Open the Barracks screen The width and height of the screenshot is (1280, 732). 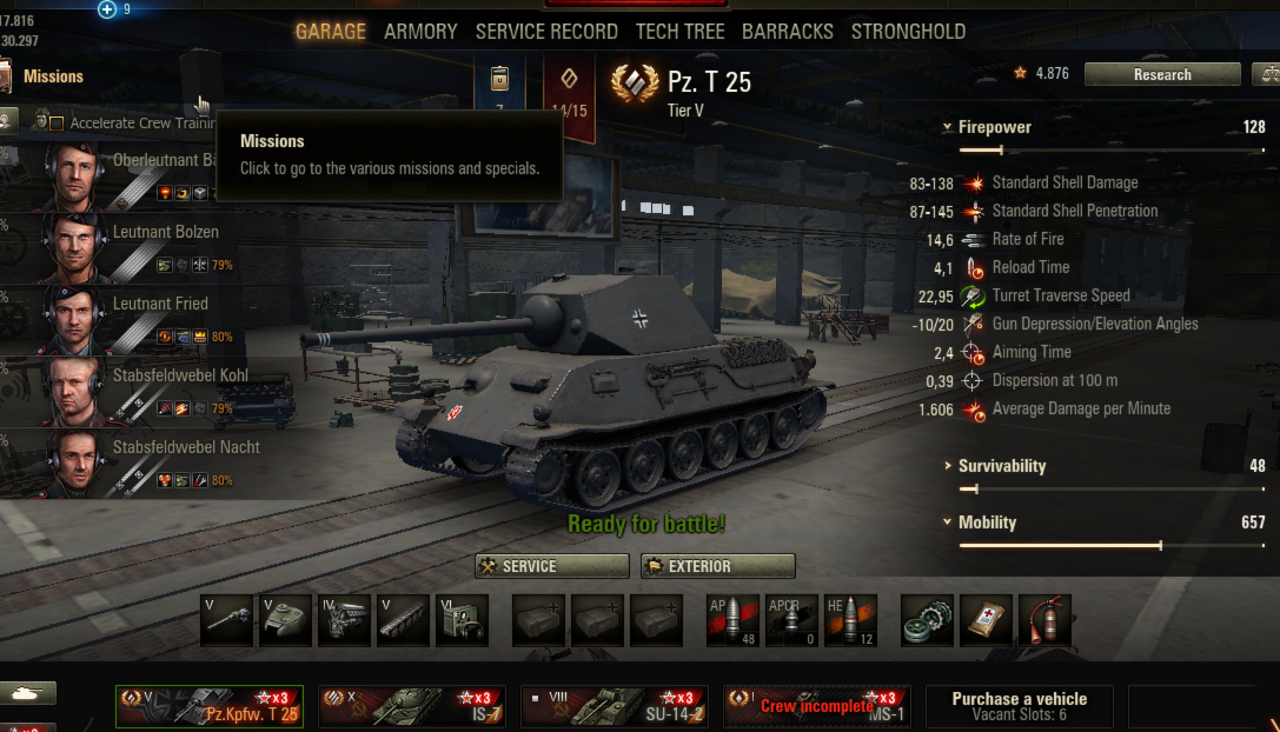[787, 31]
